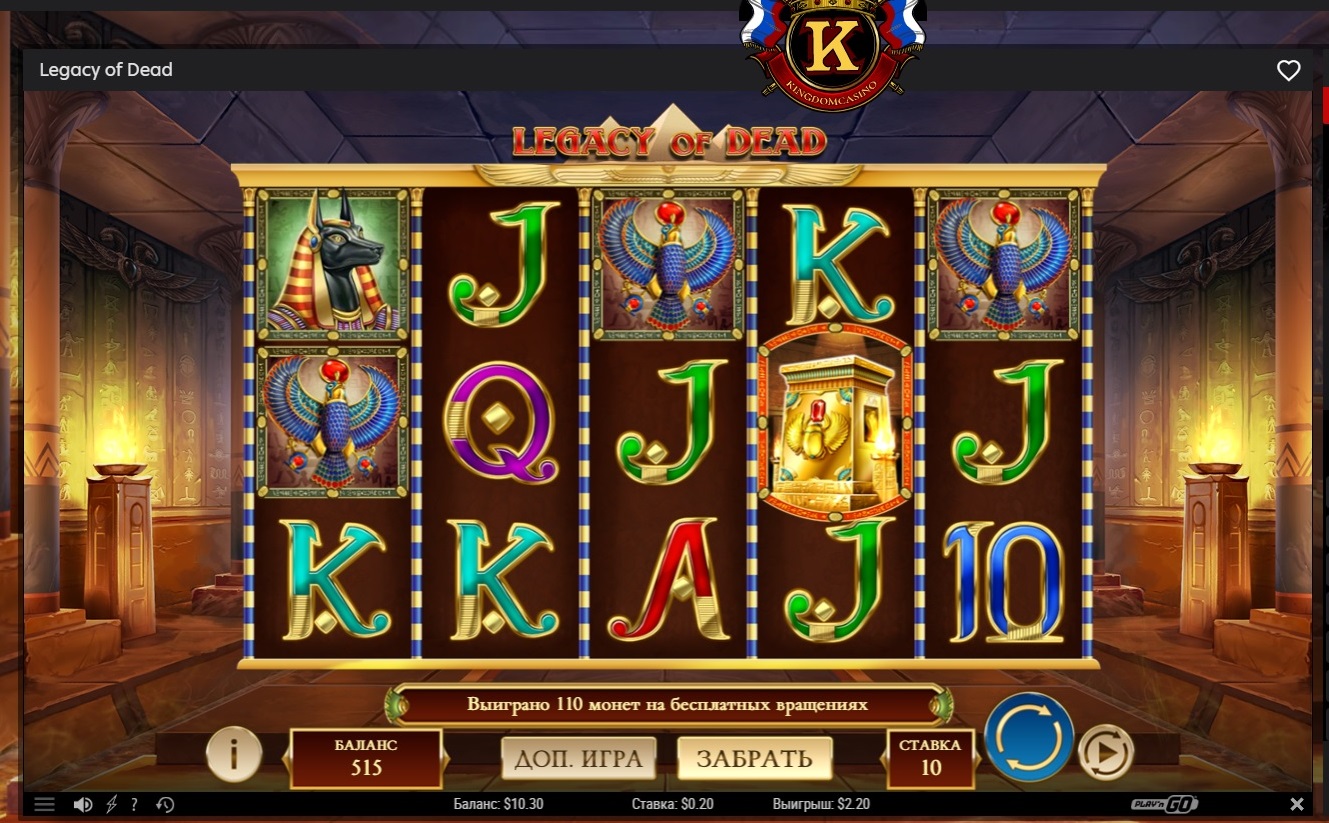Viewport: 1329px width, 823px height.
Task: Activate the autoplay button
Action: point(1105,752)
